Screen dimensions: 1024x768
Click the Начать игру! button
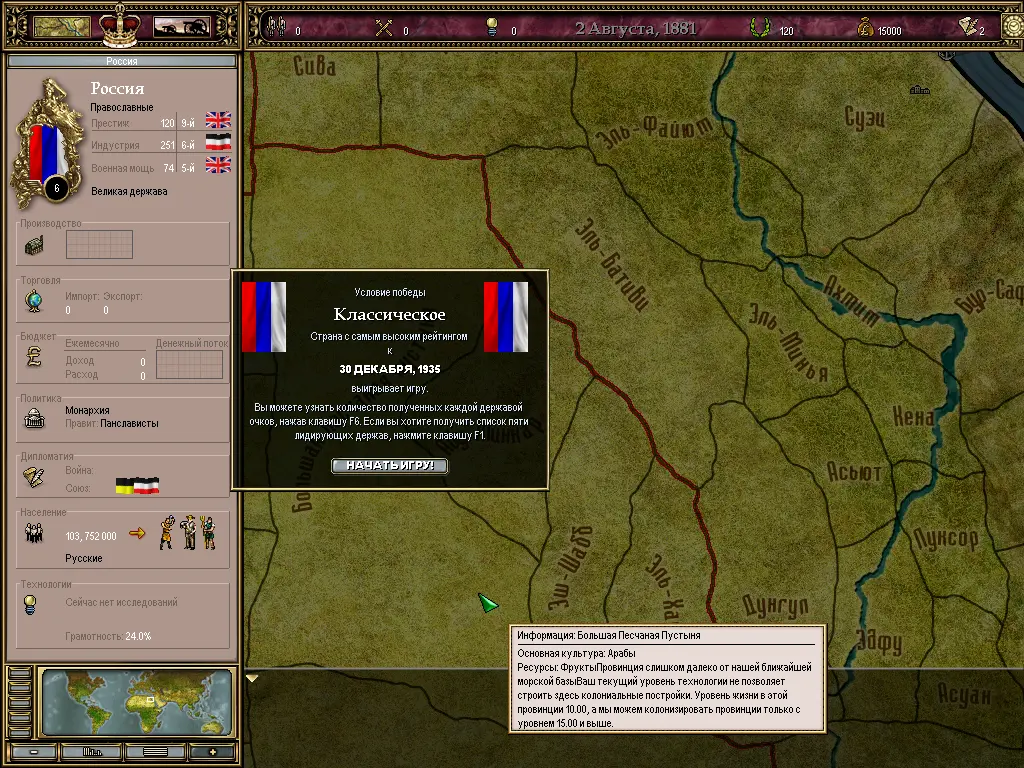pyautogui.click(x=390, y=466)
